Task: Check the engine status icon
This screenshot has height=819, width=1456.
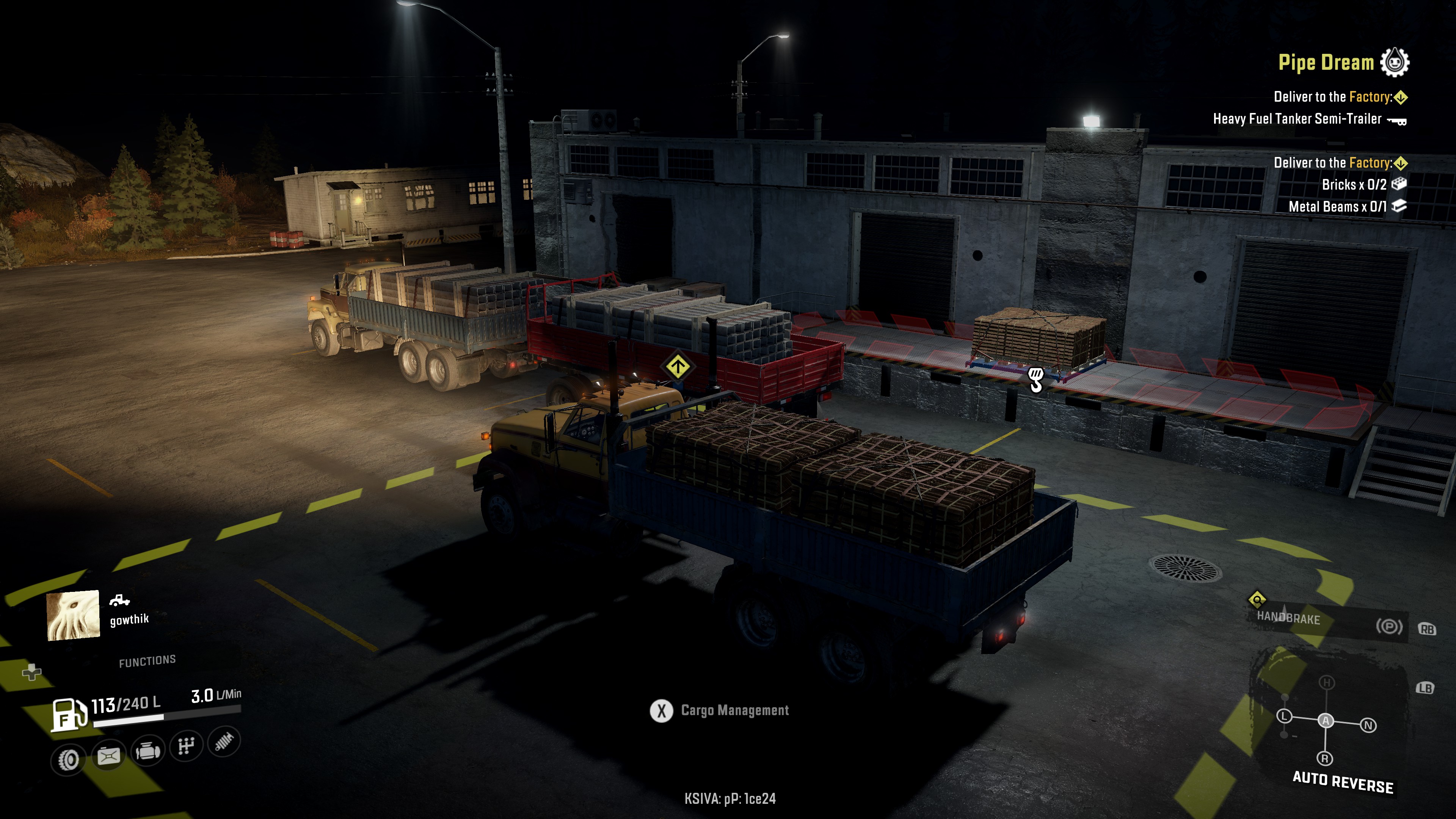Action: [147, 752]
